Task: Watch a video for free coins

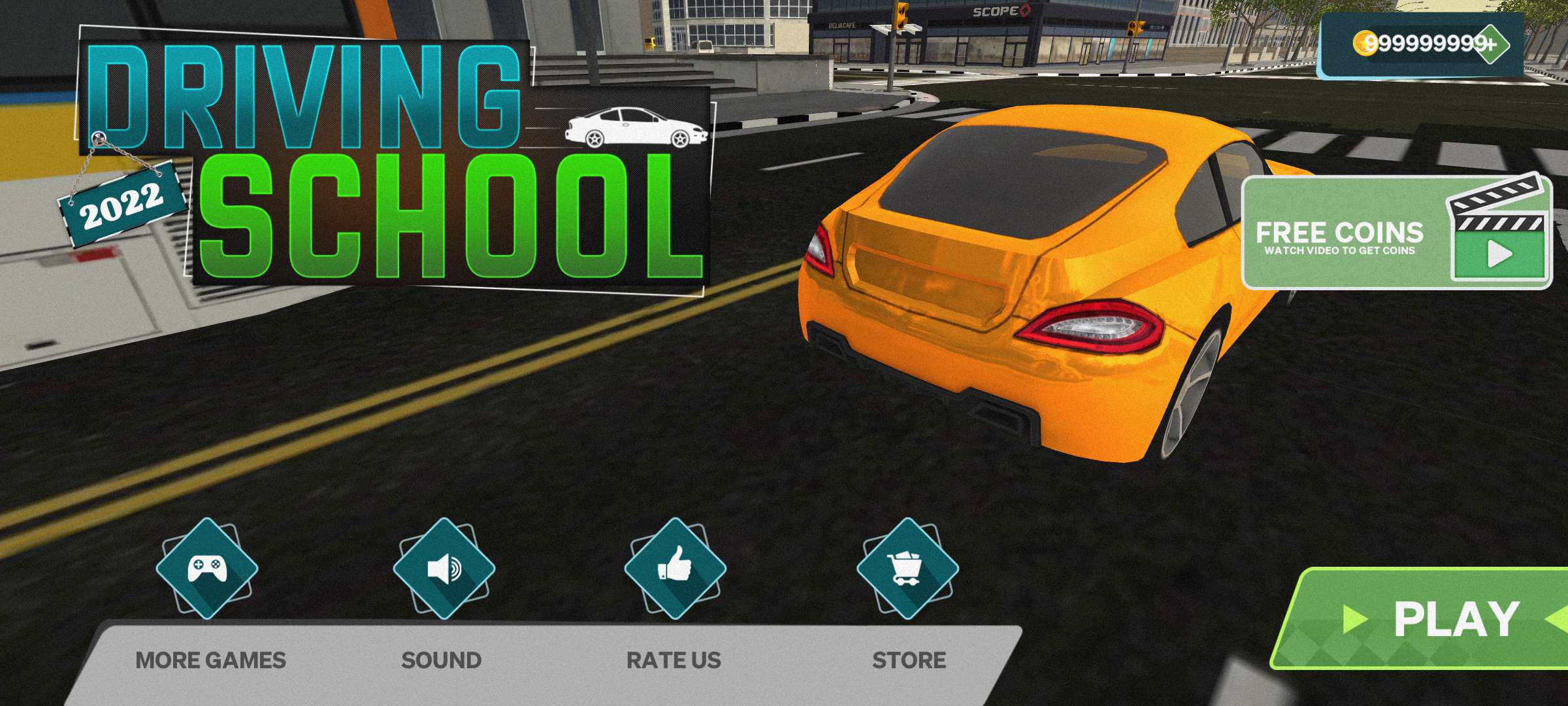Action: (1397, 233)
